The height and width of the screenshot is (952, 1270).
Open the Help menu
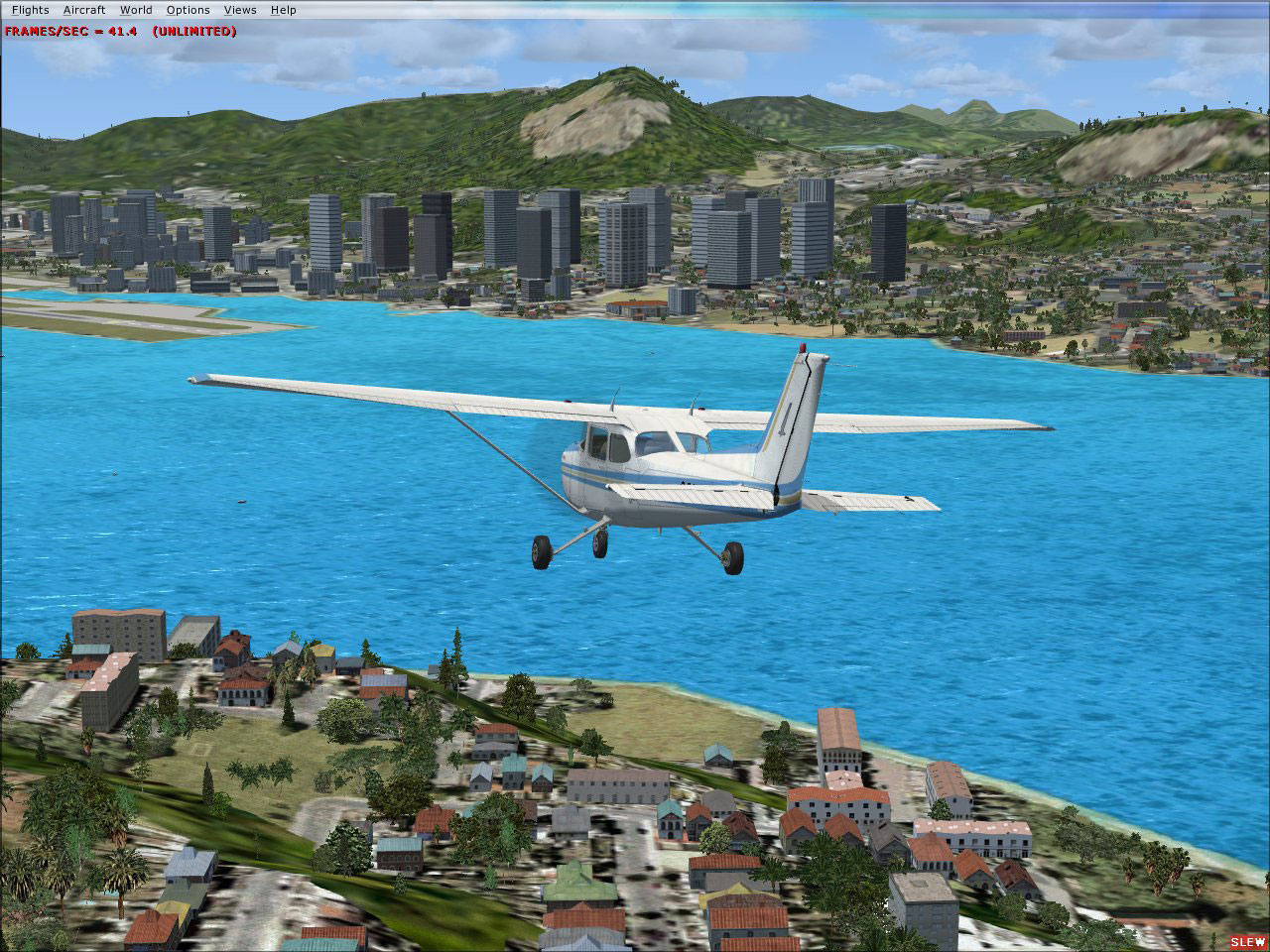point(284,9)
